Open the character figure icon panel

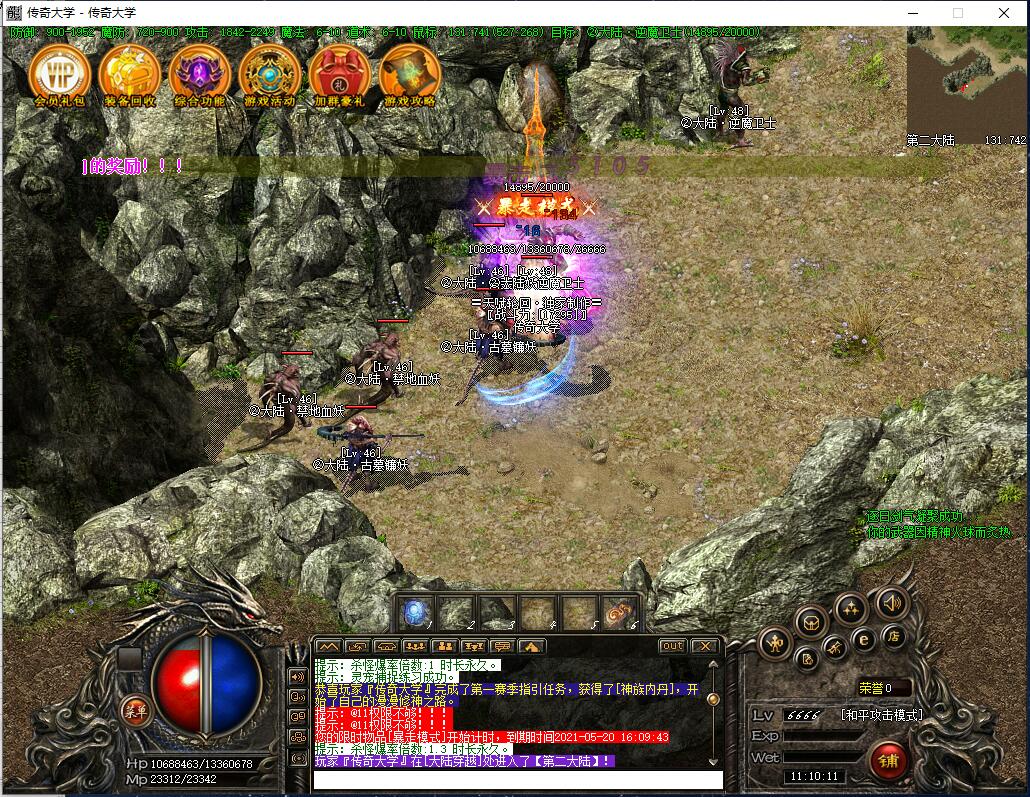coord(776,642)
